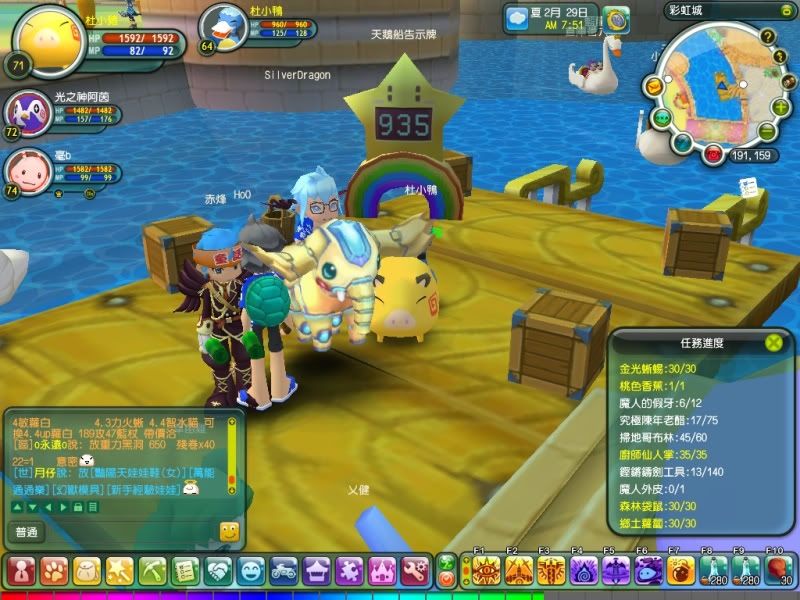The height and width of the screenshot is (600, 800).
Task: Click the question mark help button
Action: 767,37
